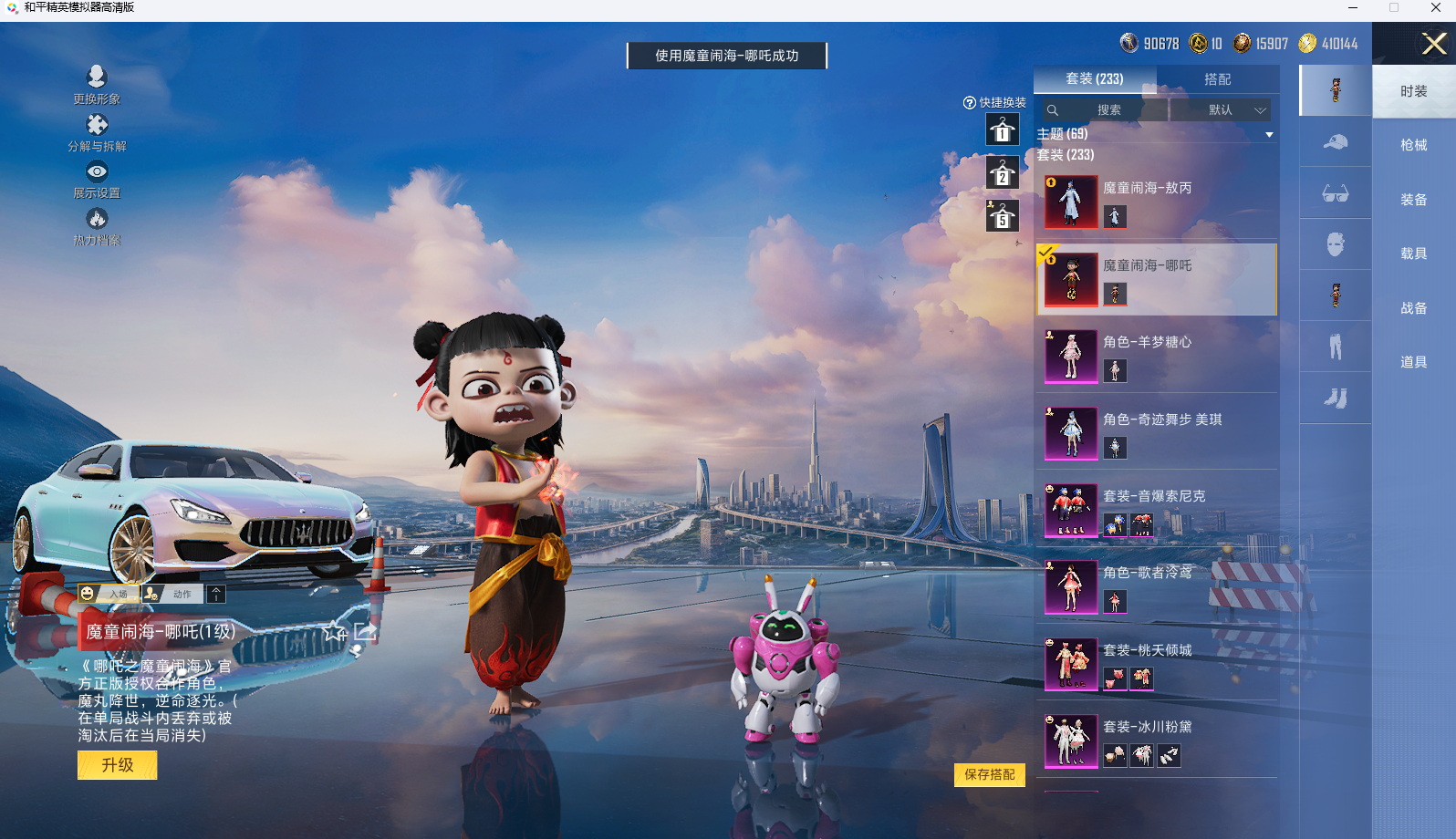
Task: Toggle quick-change outfit slot 5
Action: [x=1002, y=216]
